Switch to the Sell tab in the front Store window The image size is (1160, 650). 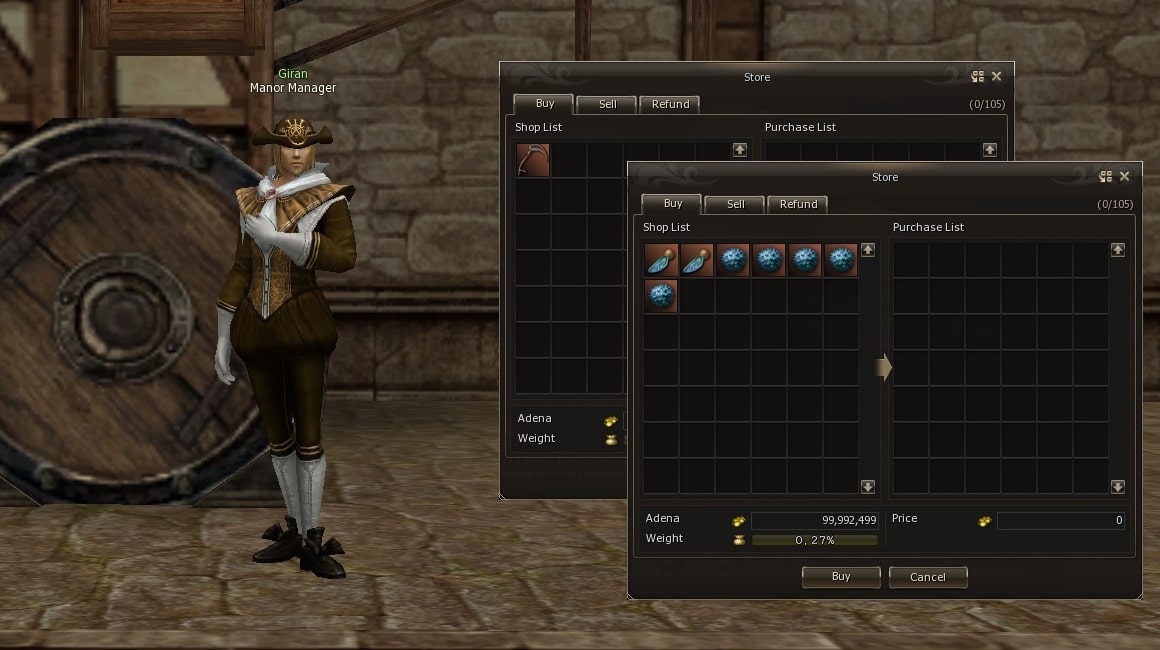[735, 204]
